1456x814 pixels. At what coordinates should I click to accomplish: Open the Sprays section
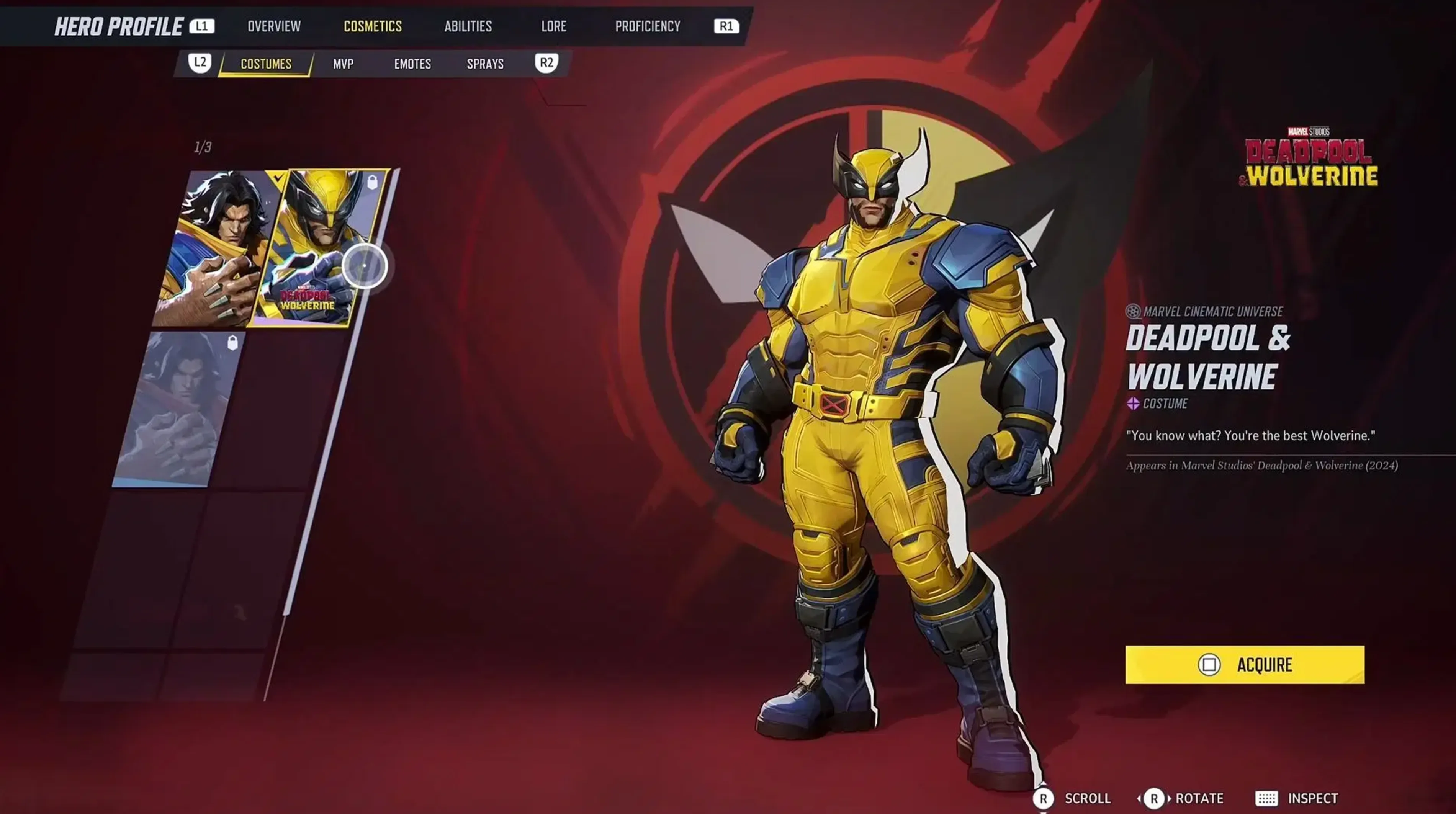coord(486,64)
